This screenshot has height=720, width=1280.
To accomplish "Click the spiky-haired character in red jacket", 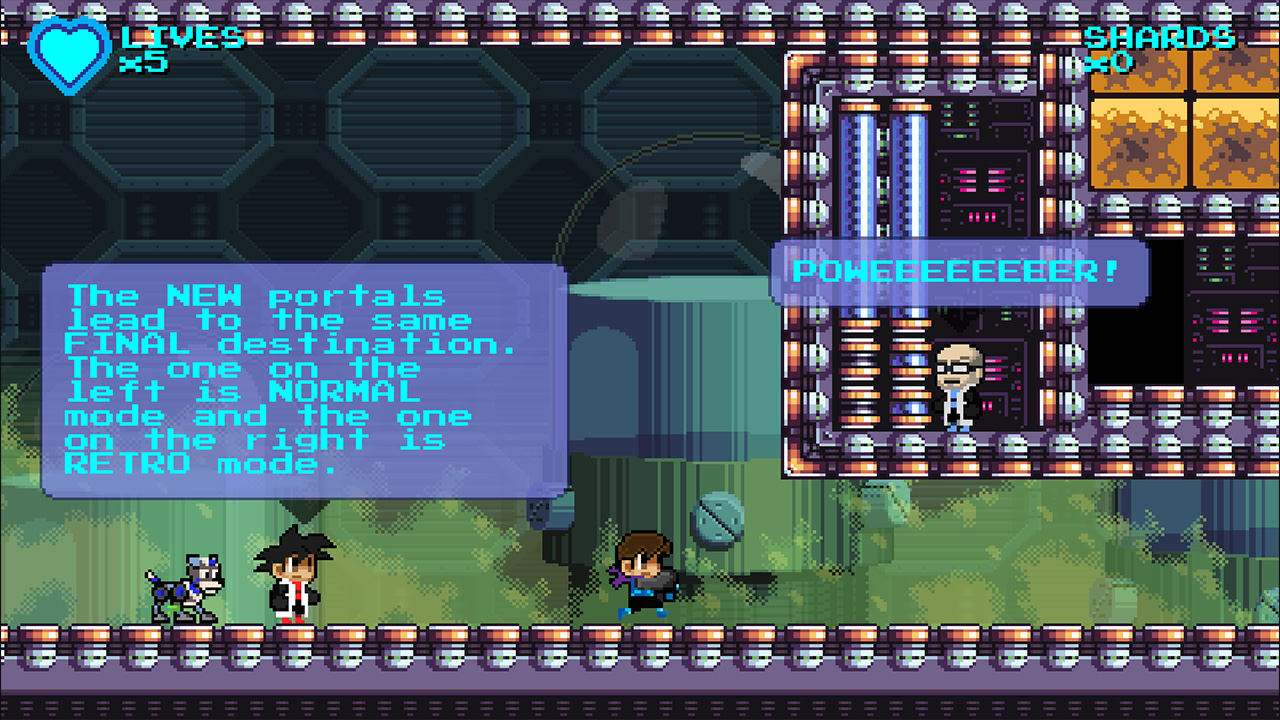I will point(296,575).
